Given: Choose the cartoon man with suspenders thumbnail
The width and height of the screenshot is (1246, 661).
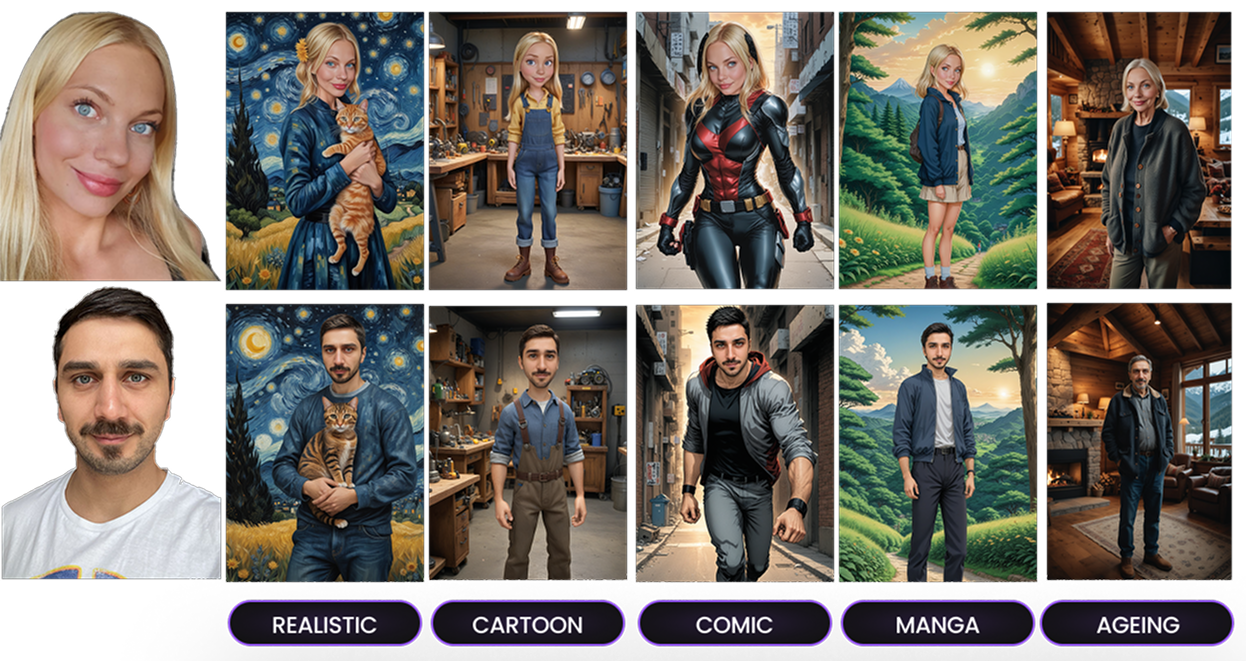Looking at the screenshot, I should tap(527, 442).
